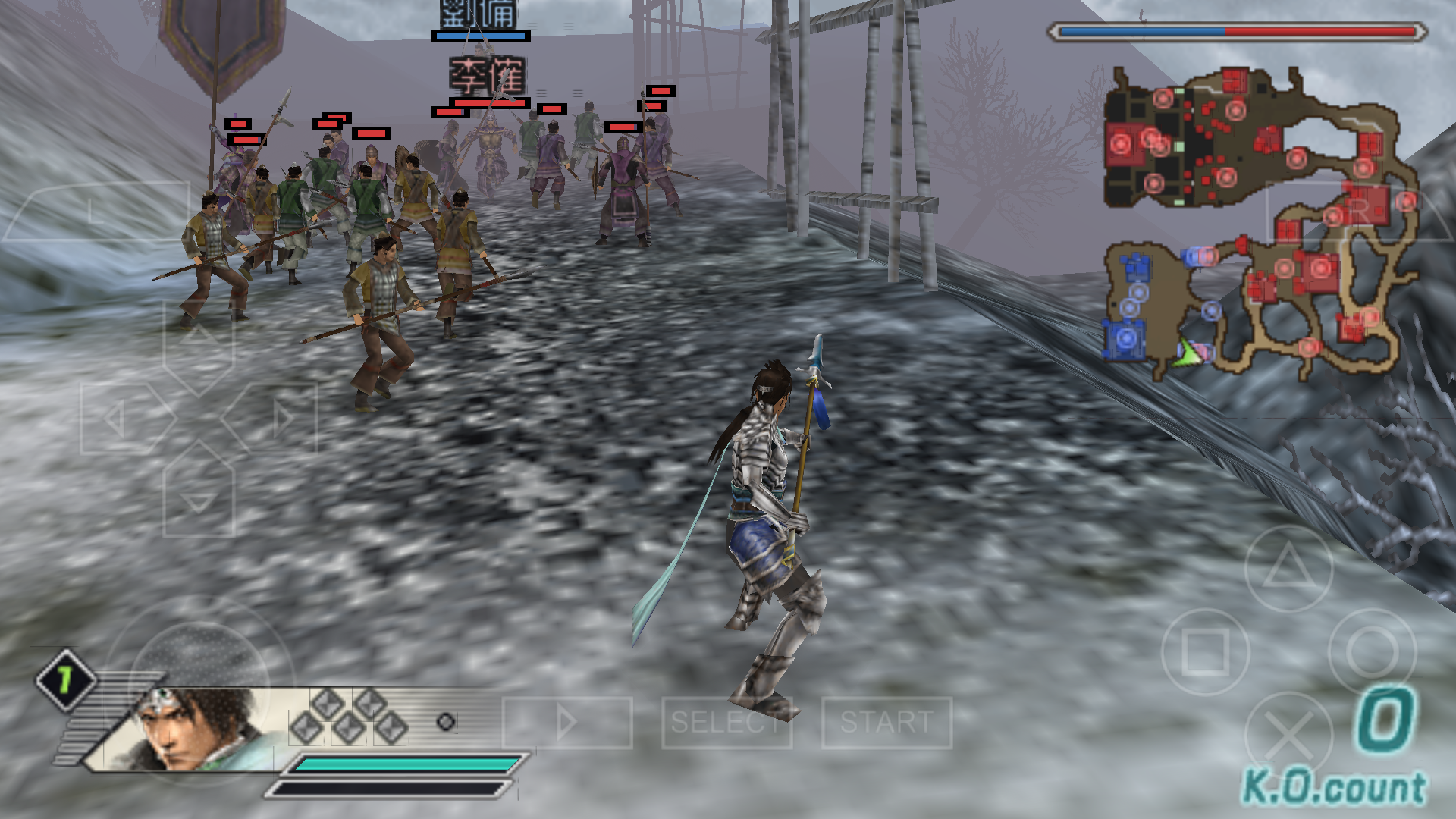Tap the cross touch button
Screen dimensions: 1456x819
pyautogui.click(x=1288, y=736)
